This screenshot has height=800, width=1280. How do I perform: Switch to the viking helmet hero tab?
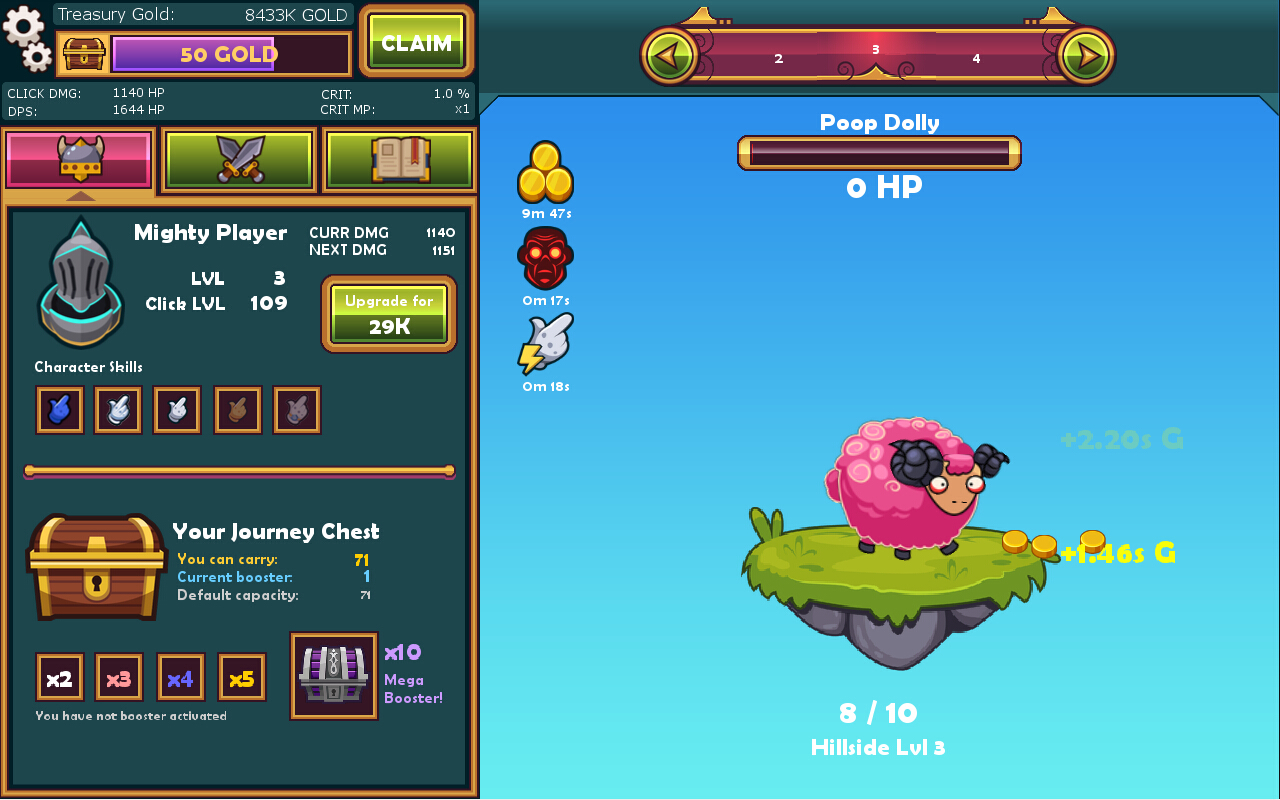[x=79, y=159]
